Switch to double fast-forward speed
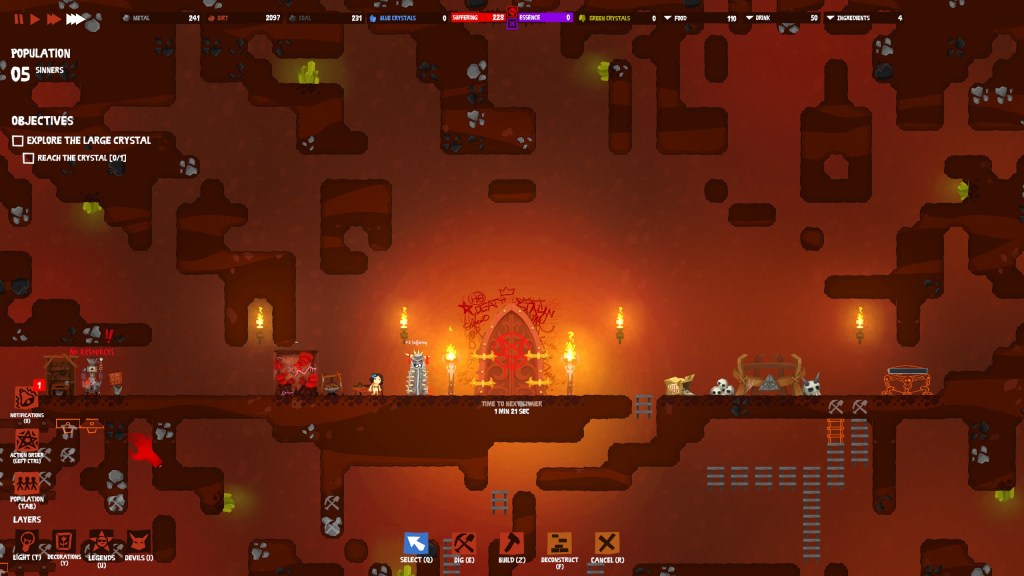The height and width of the screenshot is (576, 1024). pyautogui.click(x=53, y=18)
